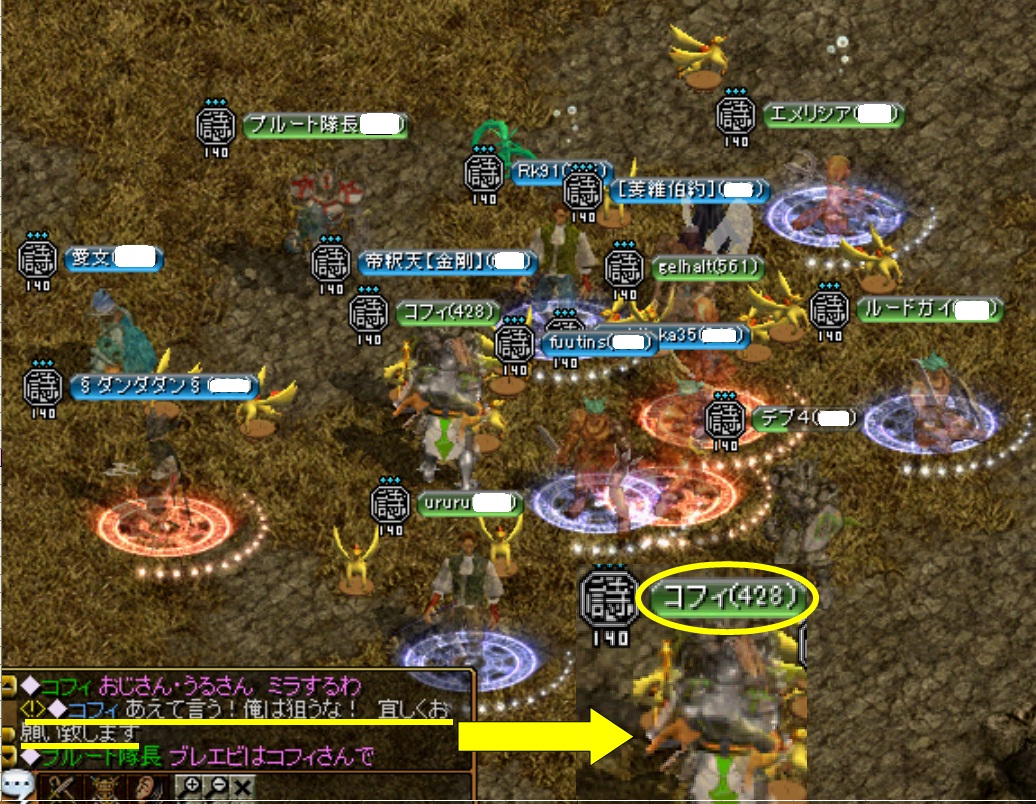Click the [姜維伯約] player name tag
This screenshot has height=804, width=1036.
click(690, 189)
